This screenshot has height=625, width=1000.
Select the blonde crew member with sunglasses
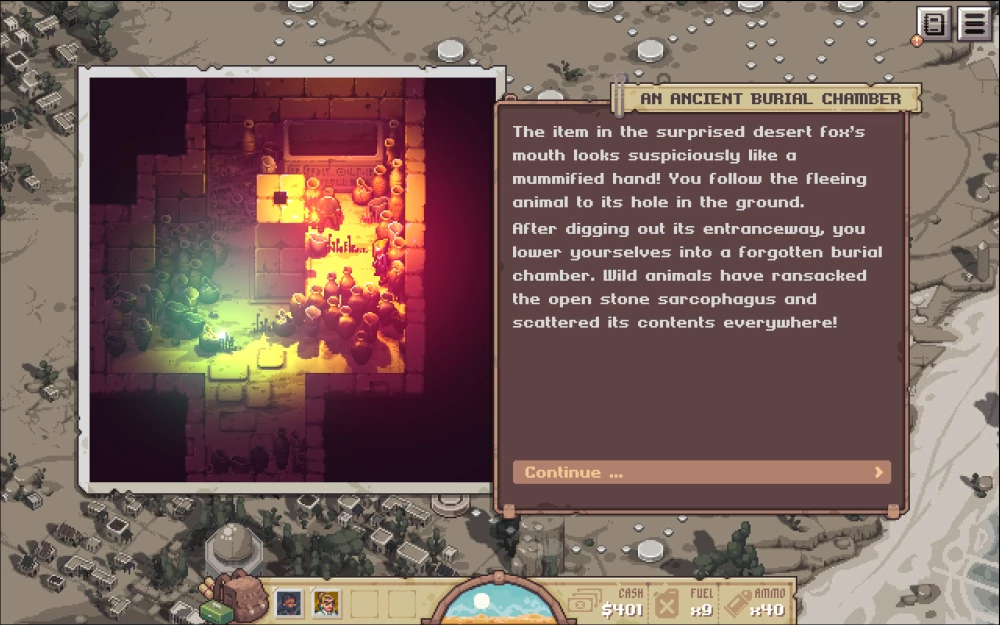pyautogui.click(x=327, y=603)
